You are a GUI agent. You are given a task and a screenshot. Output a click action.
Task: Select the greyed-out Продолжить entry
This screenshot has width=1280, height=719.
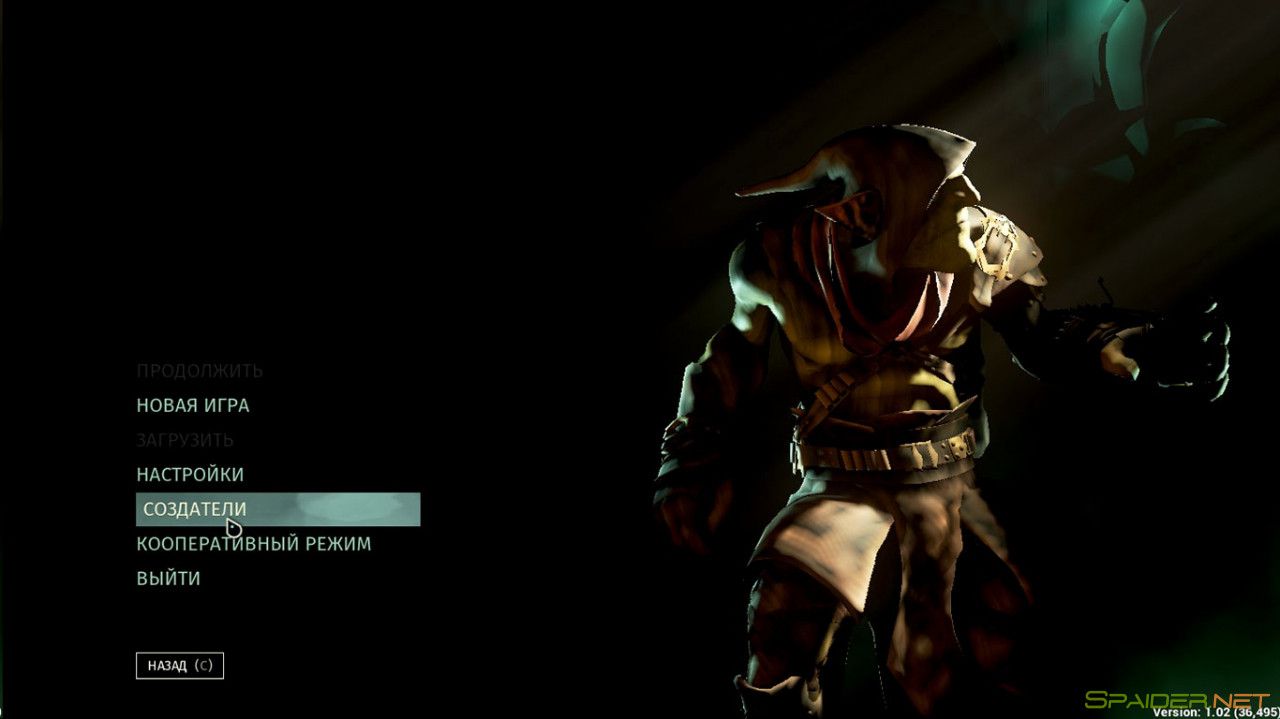coord(200,371)
